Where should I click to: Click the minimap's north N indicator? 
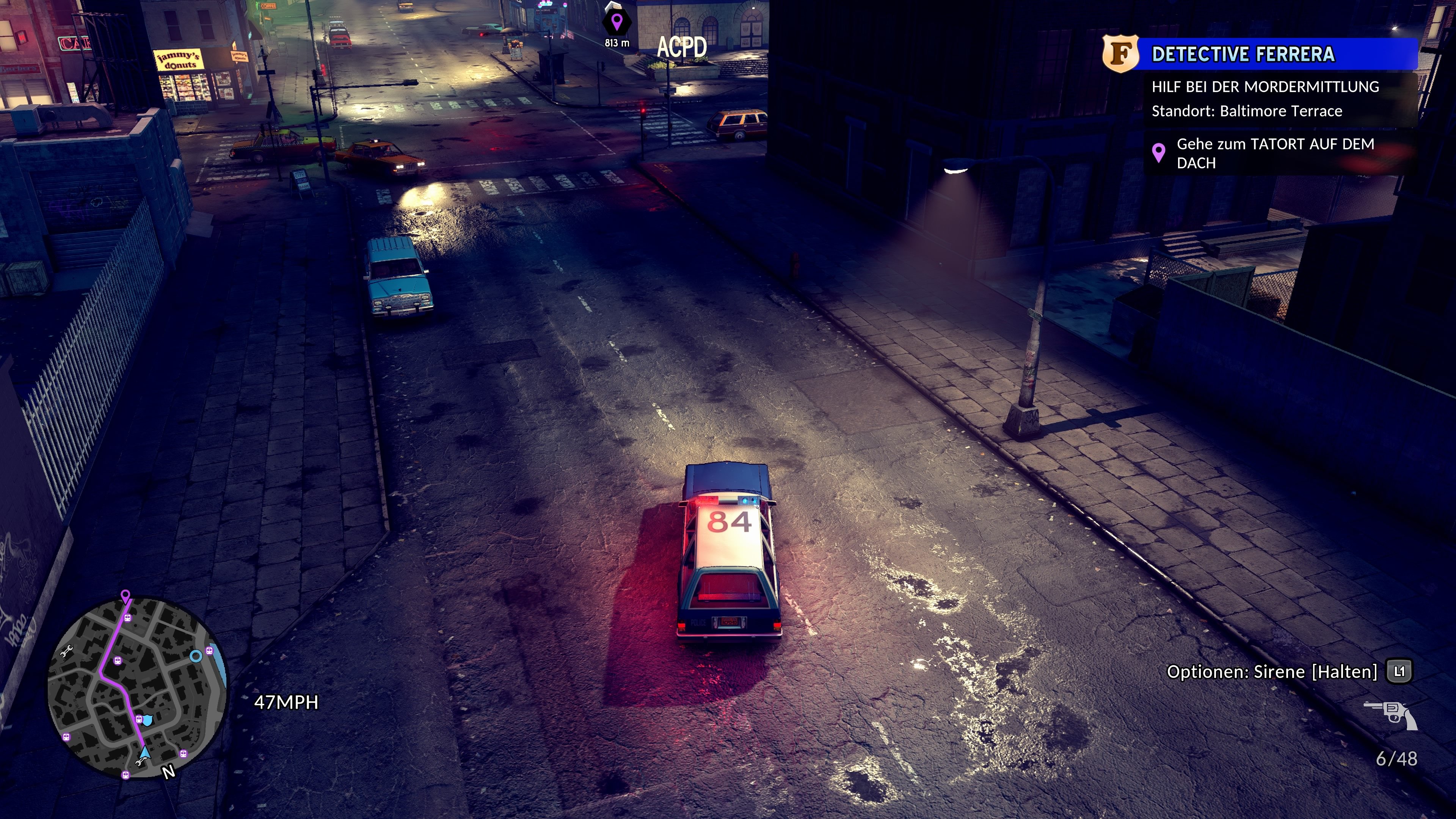coord(168,772)
